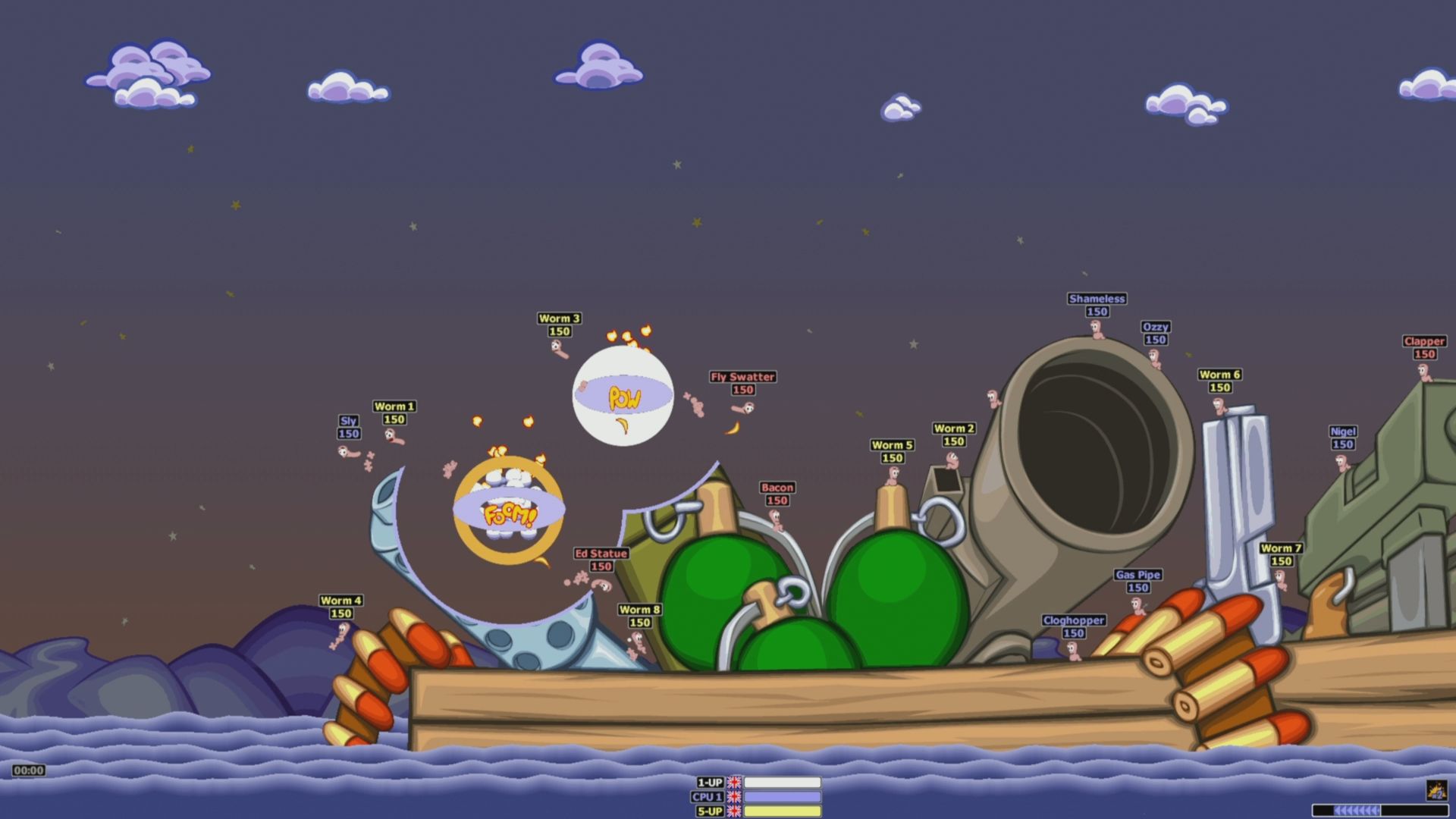1456x819 pixels.
Task: Click the 5-UP yellow health bar
Action: pyautogui.click(x=781, y=811)
